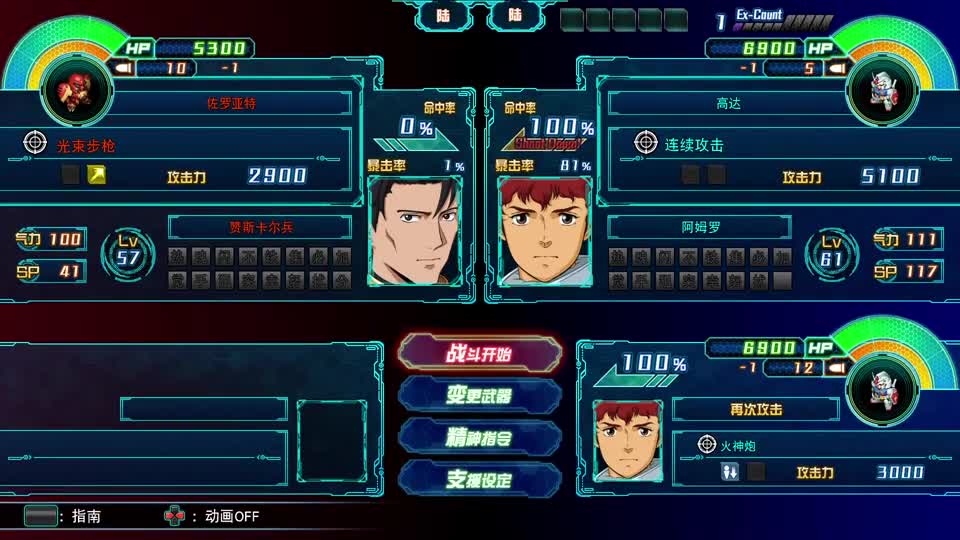This screenshot has width=960, height=540.
Task: Select the 光束步枪 beam rifle weapon entry
Action: click(86, 145)
